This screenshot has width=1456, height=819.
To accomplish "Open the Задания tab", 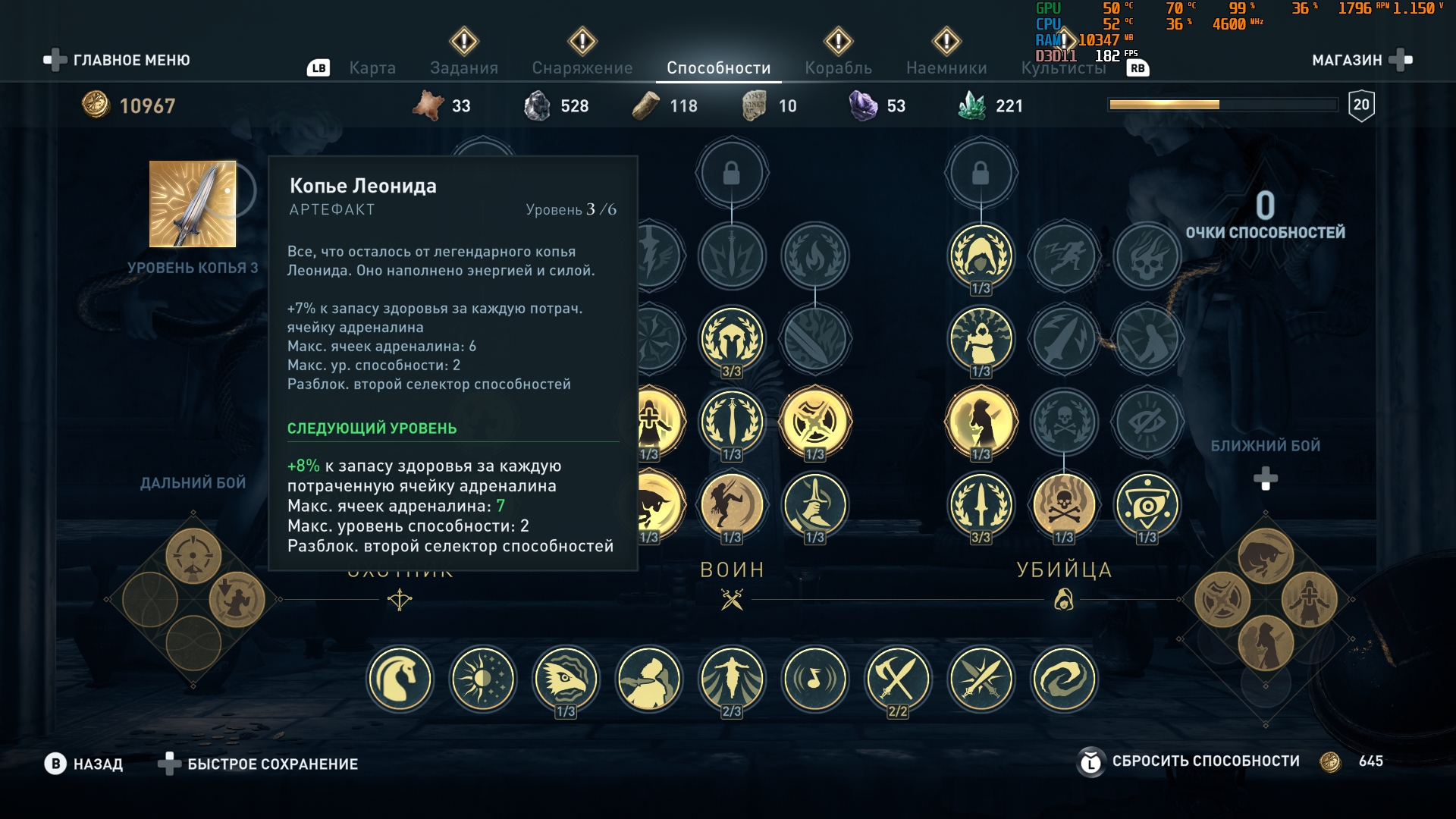I will 463,68.
